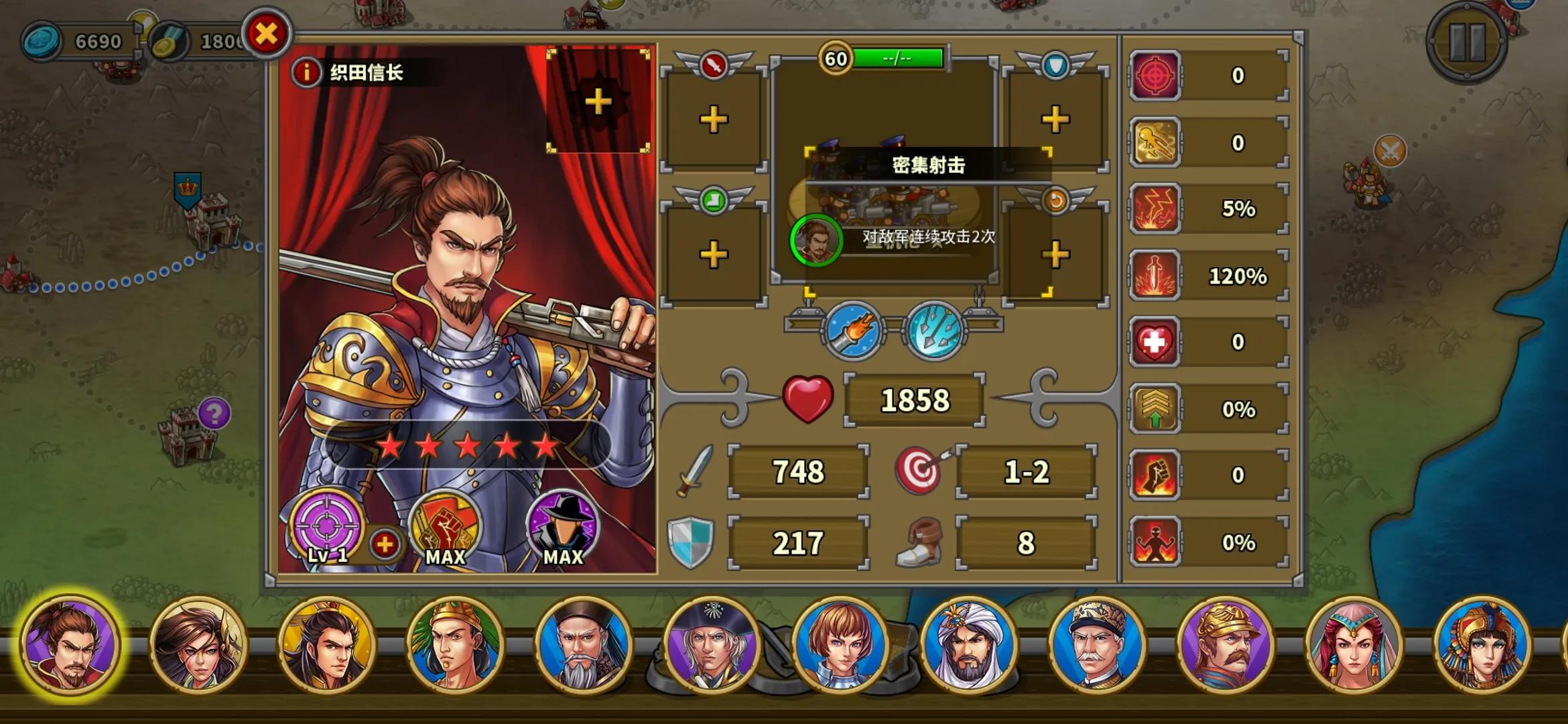Click the heart with cross healing stat icon
1568x724 pixels.
click(1156, 340)
